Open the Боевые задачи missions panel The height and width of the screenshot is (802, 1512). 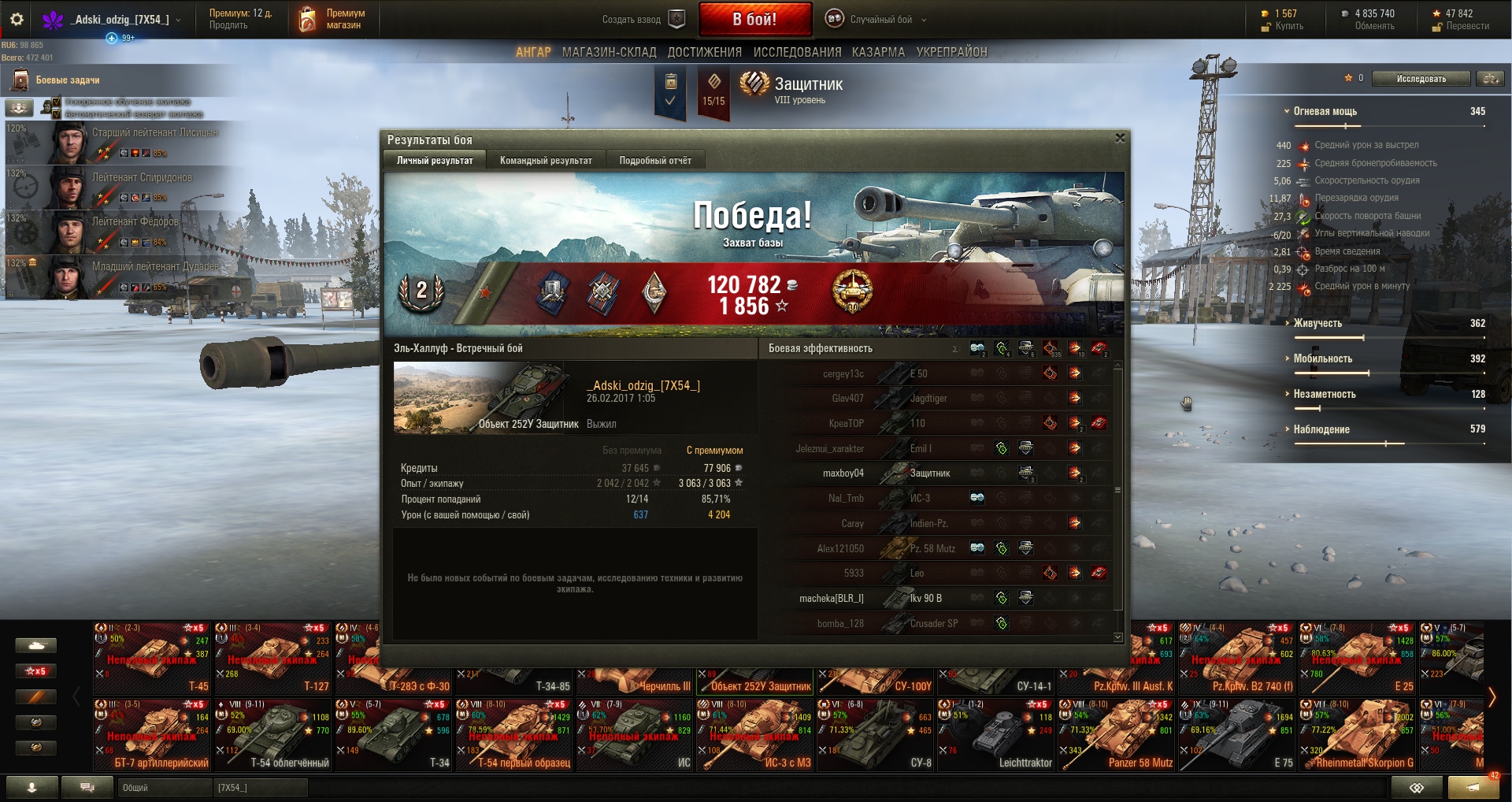click(67, 80)
